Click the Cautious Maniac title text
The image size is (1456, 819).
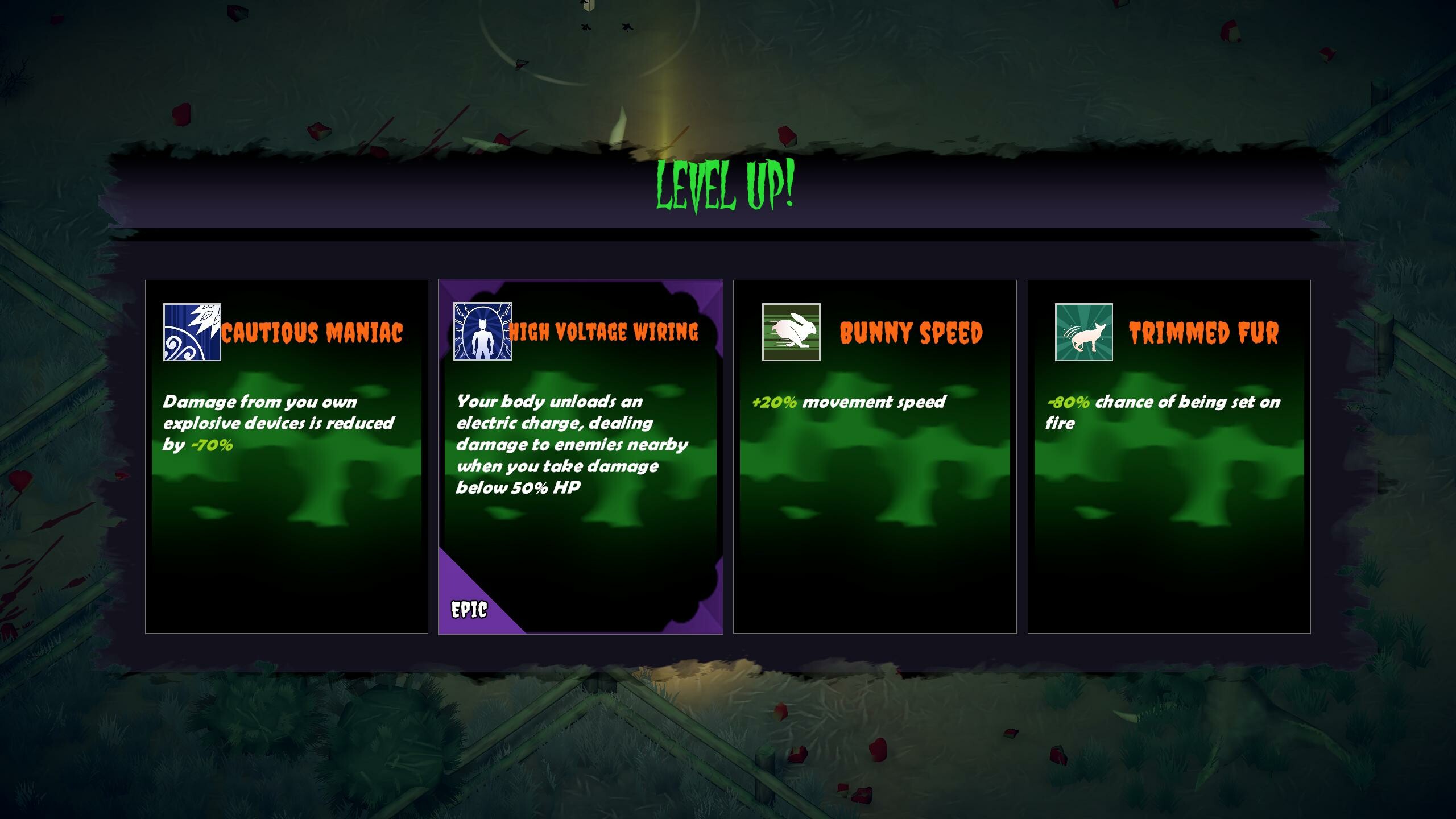point(313,332)
